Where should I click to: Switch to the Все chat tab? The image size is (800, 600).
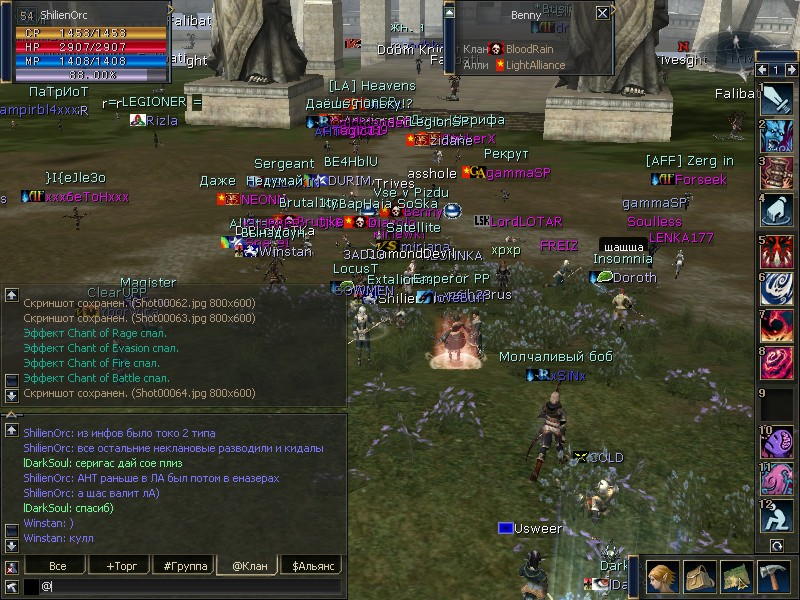(x=58, y=566)
